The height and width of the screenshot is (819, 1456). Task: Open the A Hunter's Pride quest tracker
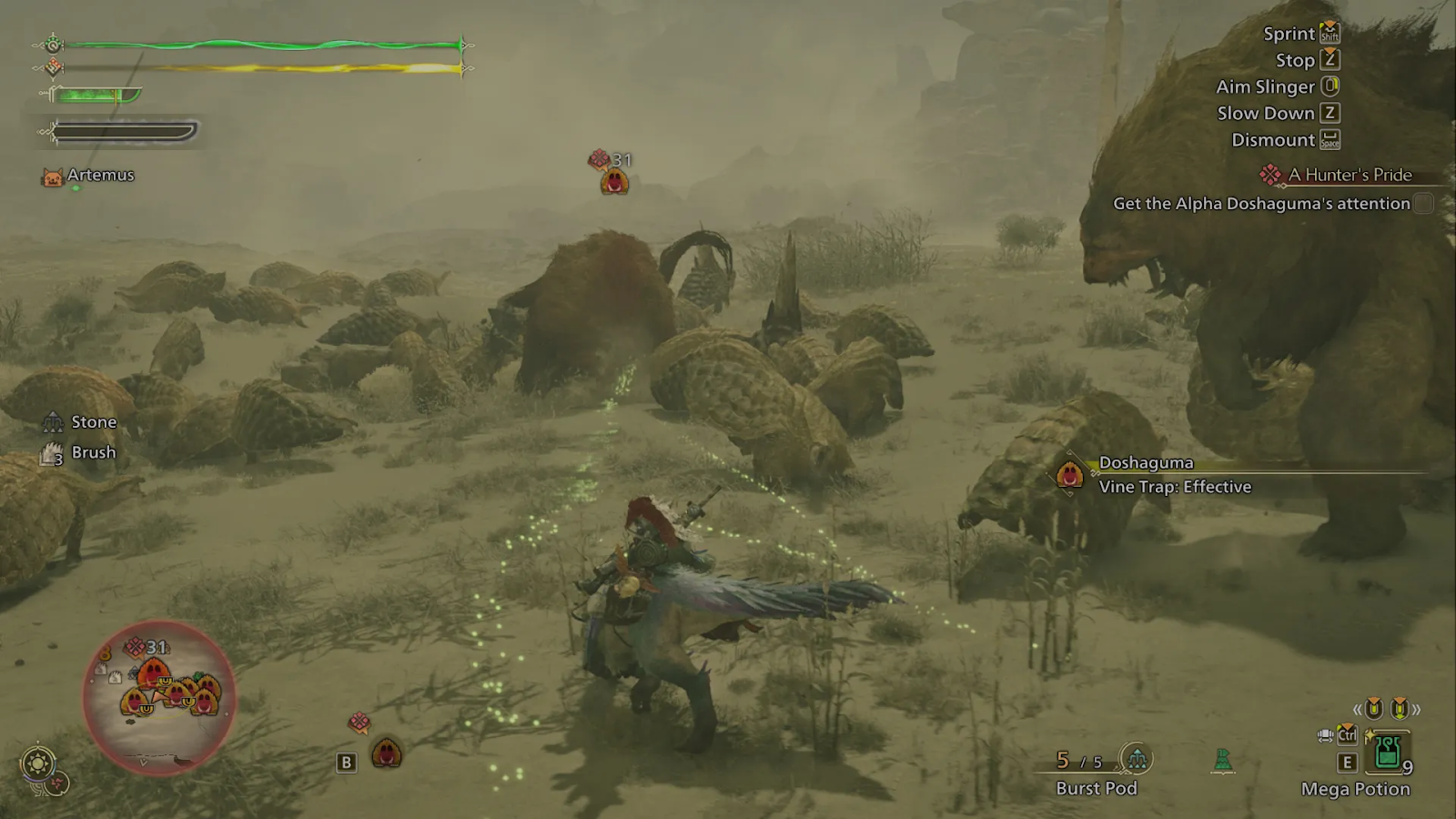[x=1350, y=175]
